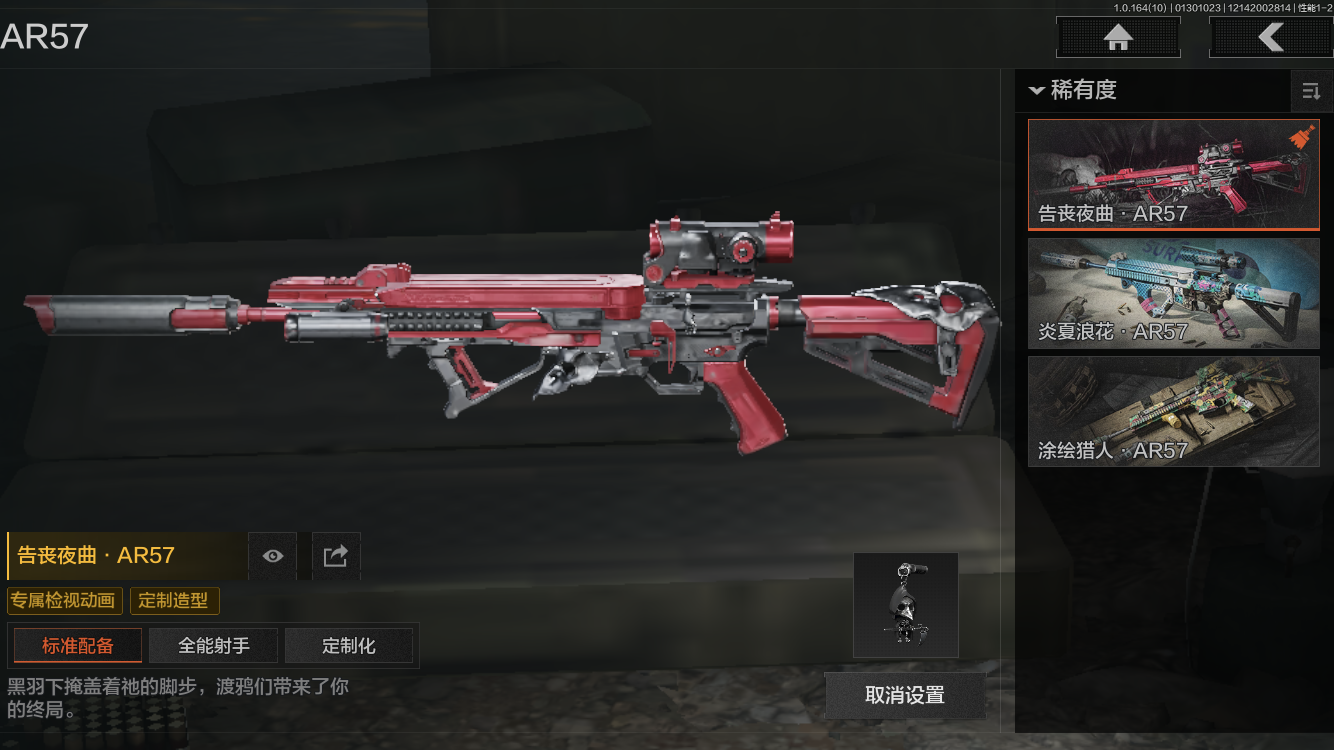This screenshot has width=1334, height=750.
Task: Open the 稀有度 sort dropdown
Action: 1073,90
